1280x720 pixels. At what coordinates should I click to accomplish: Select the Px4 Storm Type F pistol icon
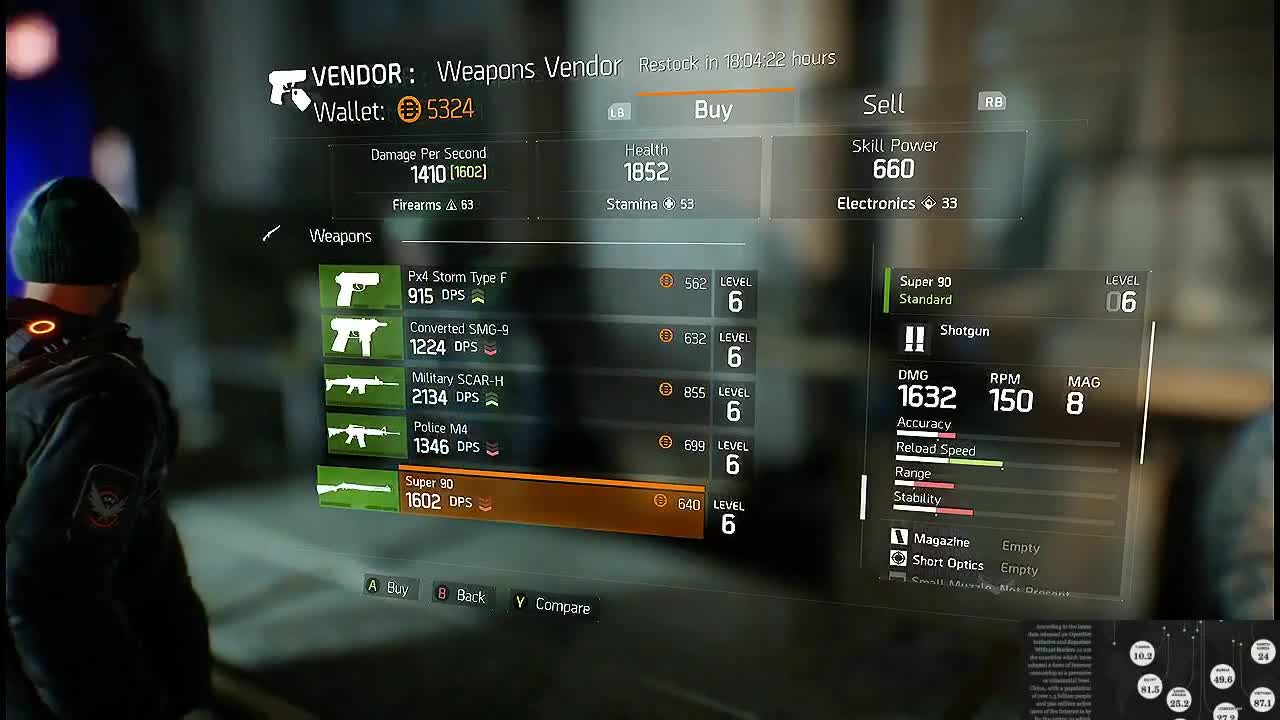coord(360,289)
